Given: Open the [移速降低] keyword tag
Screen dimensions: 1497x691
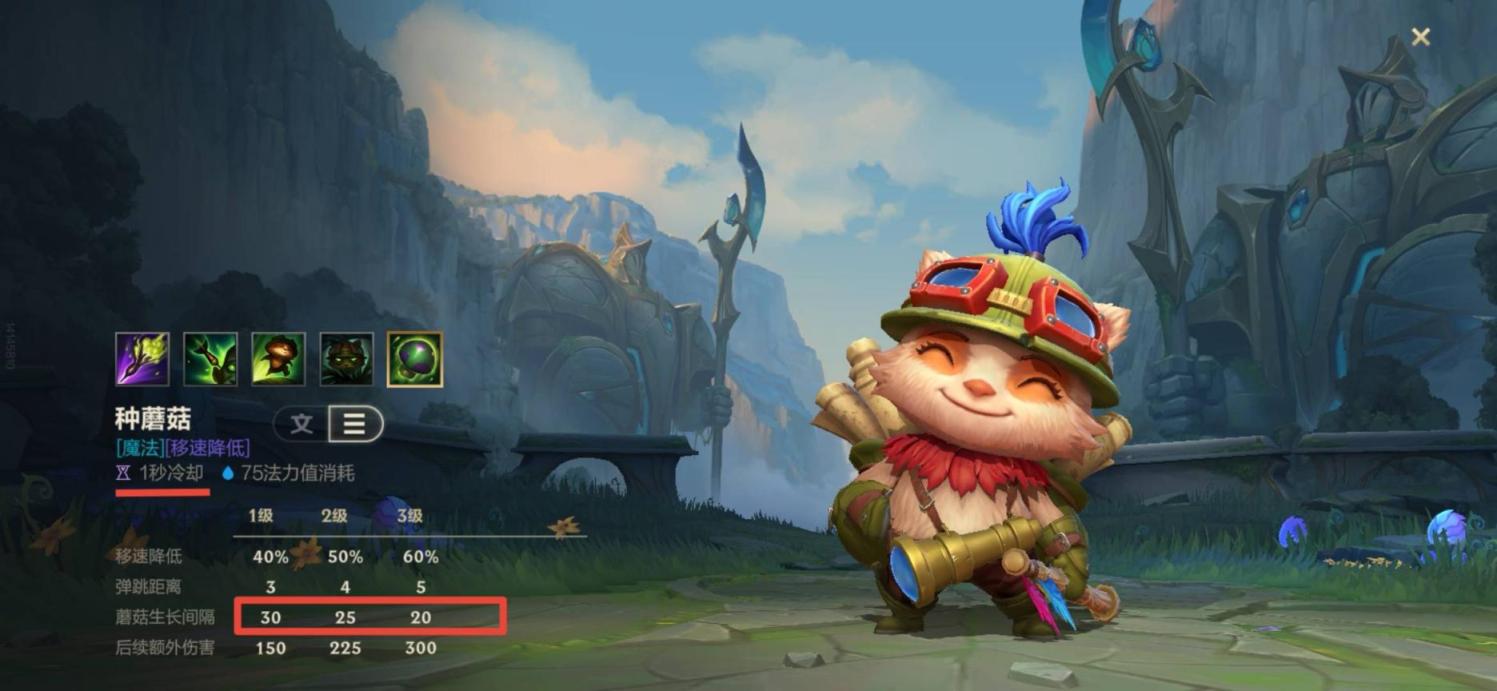Looking at the screenshot, I should pos(208,448).
